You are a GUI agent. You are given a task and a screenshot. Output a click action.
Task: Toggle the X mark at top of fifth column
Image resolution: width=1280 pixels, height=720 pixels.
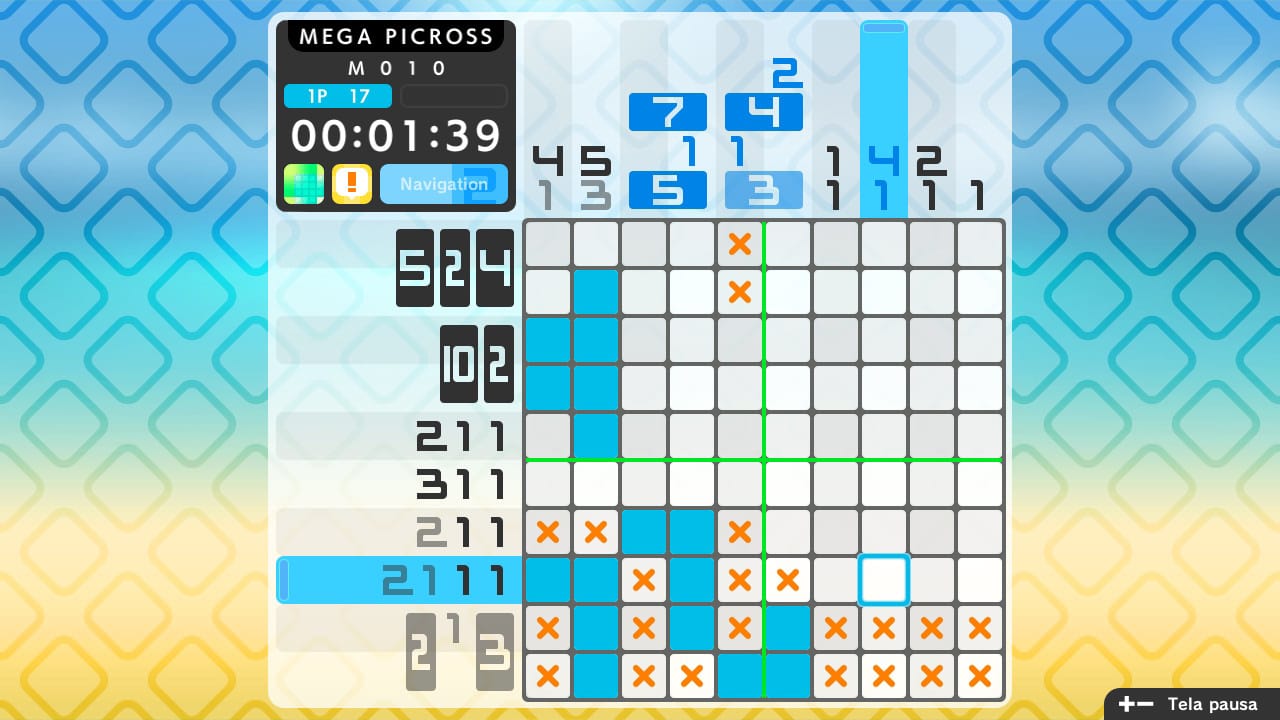point(740,243)
